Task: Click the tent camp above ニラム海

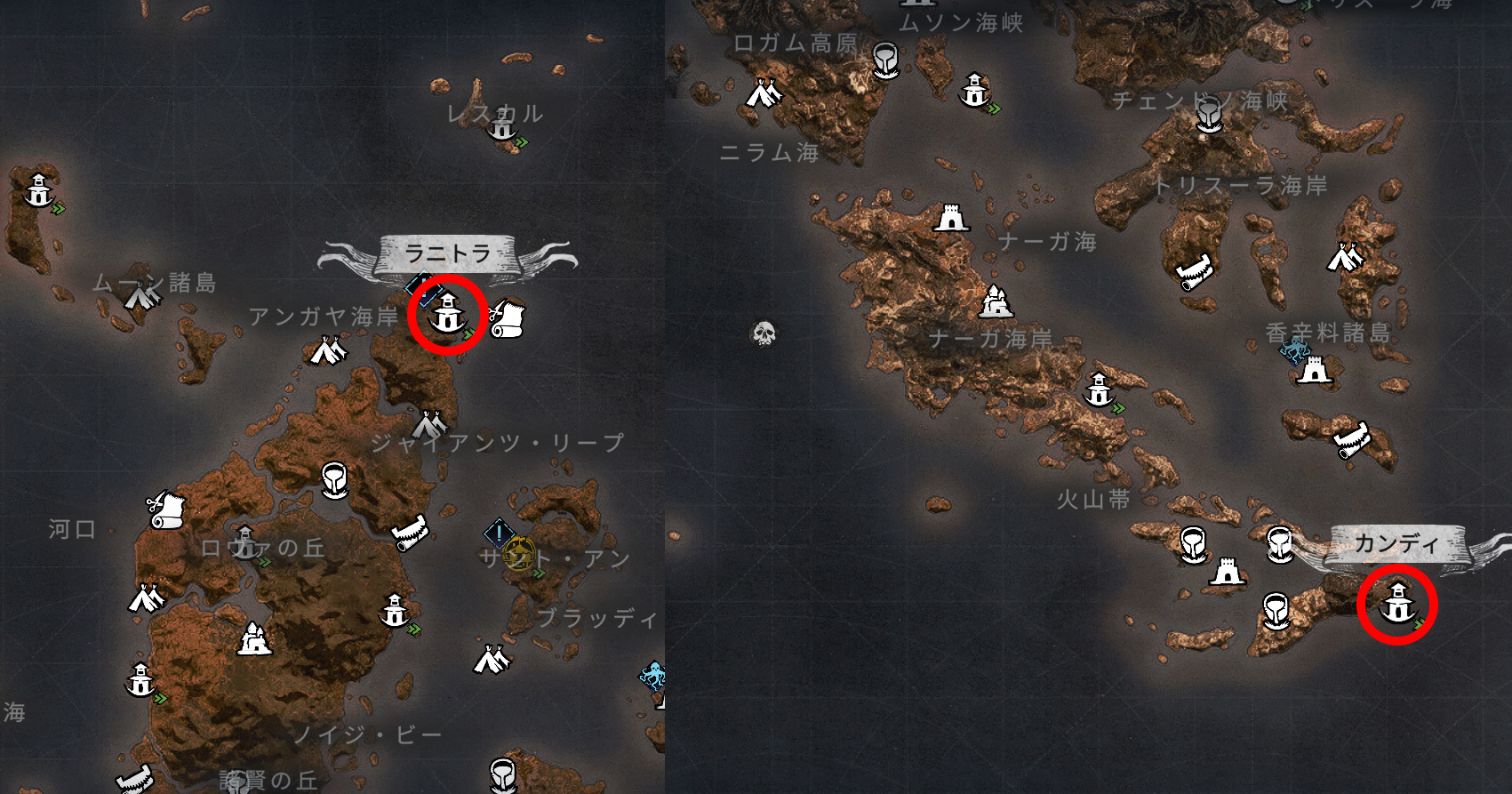Action: click(763, 92)
